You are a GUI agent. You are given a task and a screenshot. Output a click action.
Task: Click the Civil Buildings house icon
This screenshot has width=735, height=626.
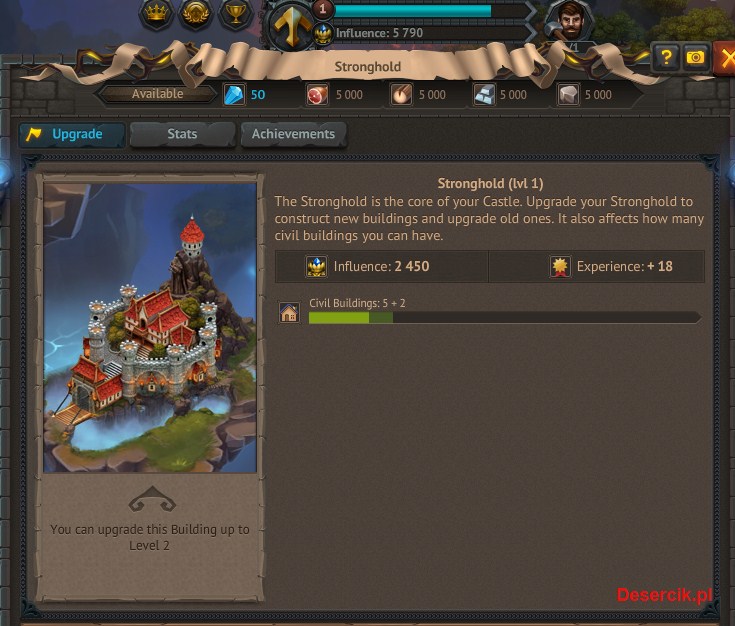pyautogui.click(x=289, y=313)
